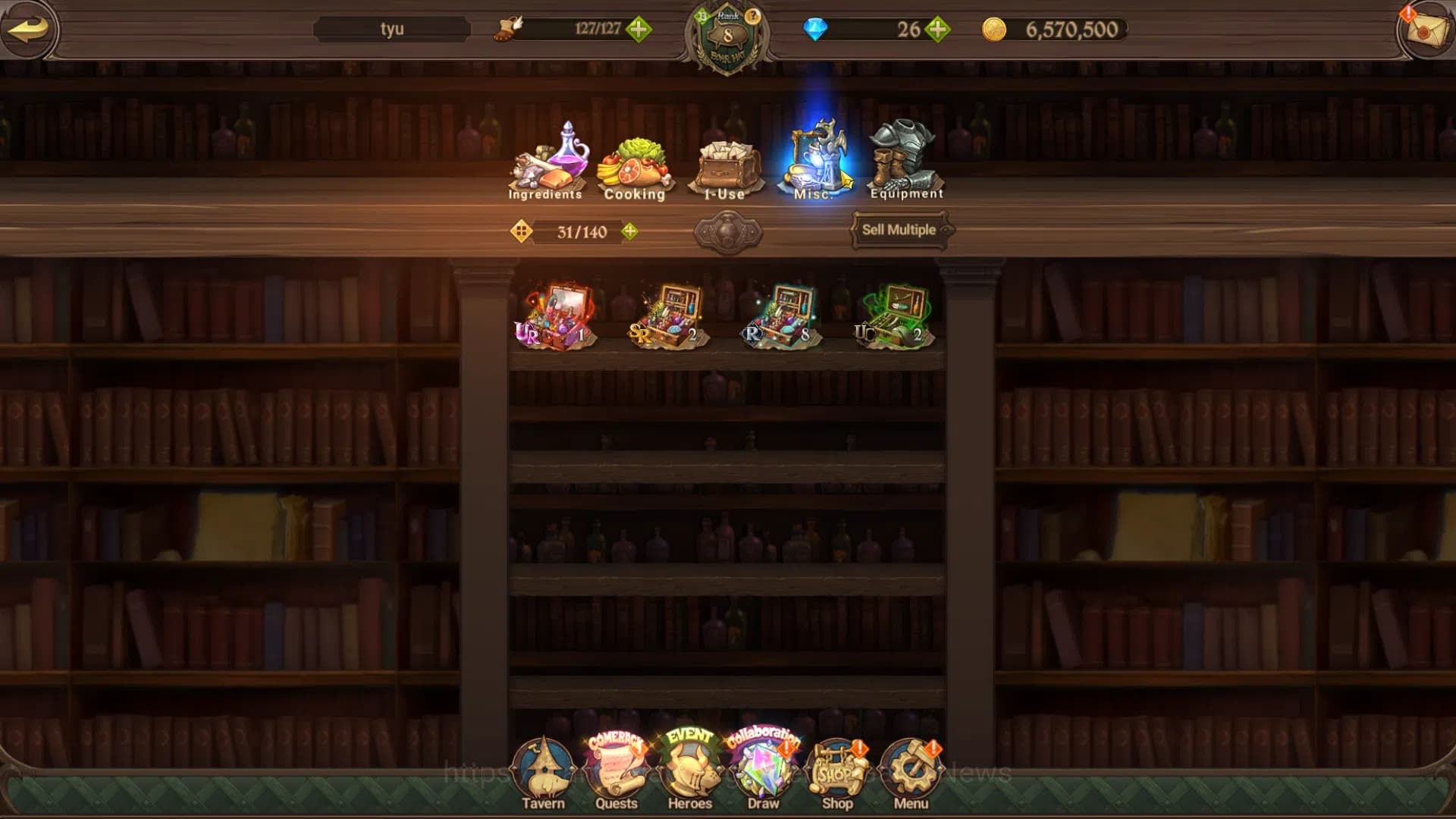1456x819 pixels.
Task: Go to the Tavern
Action: 543,773
